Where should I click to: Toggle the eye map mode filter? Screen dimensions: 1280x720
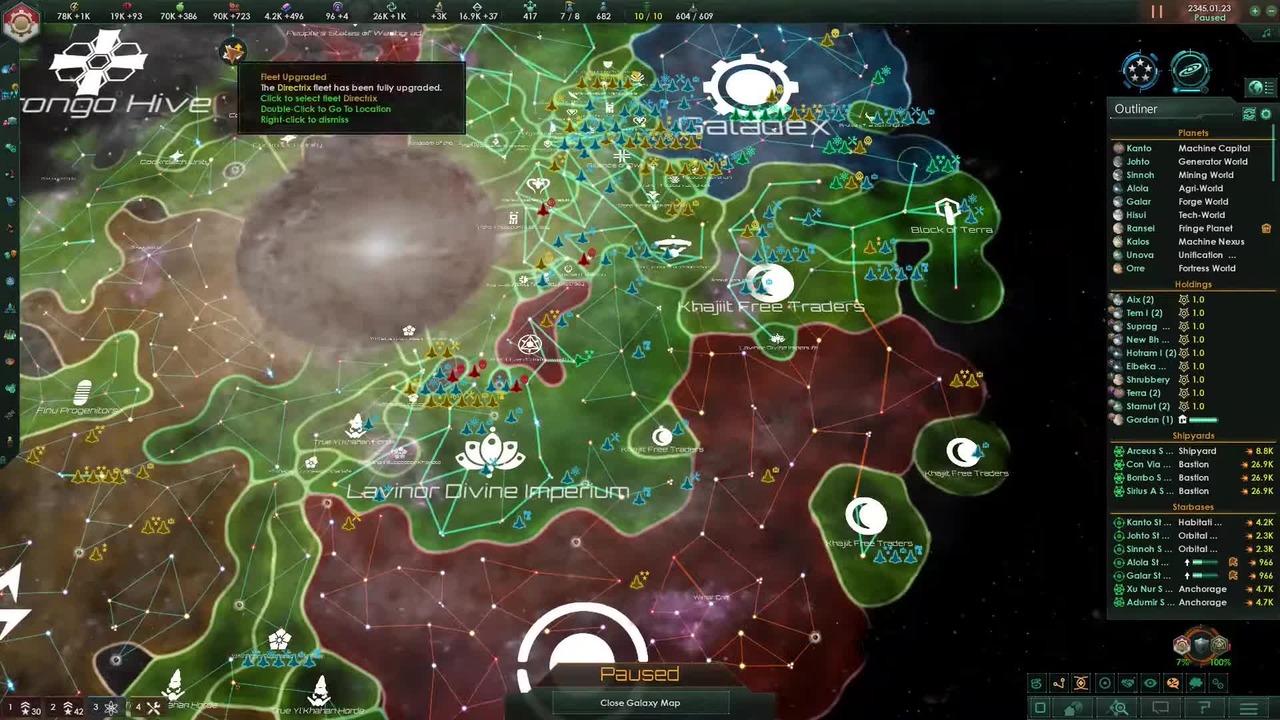(x=1150, y=684)
